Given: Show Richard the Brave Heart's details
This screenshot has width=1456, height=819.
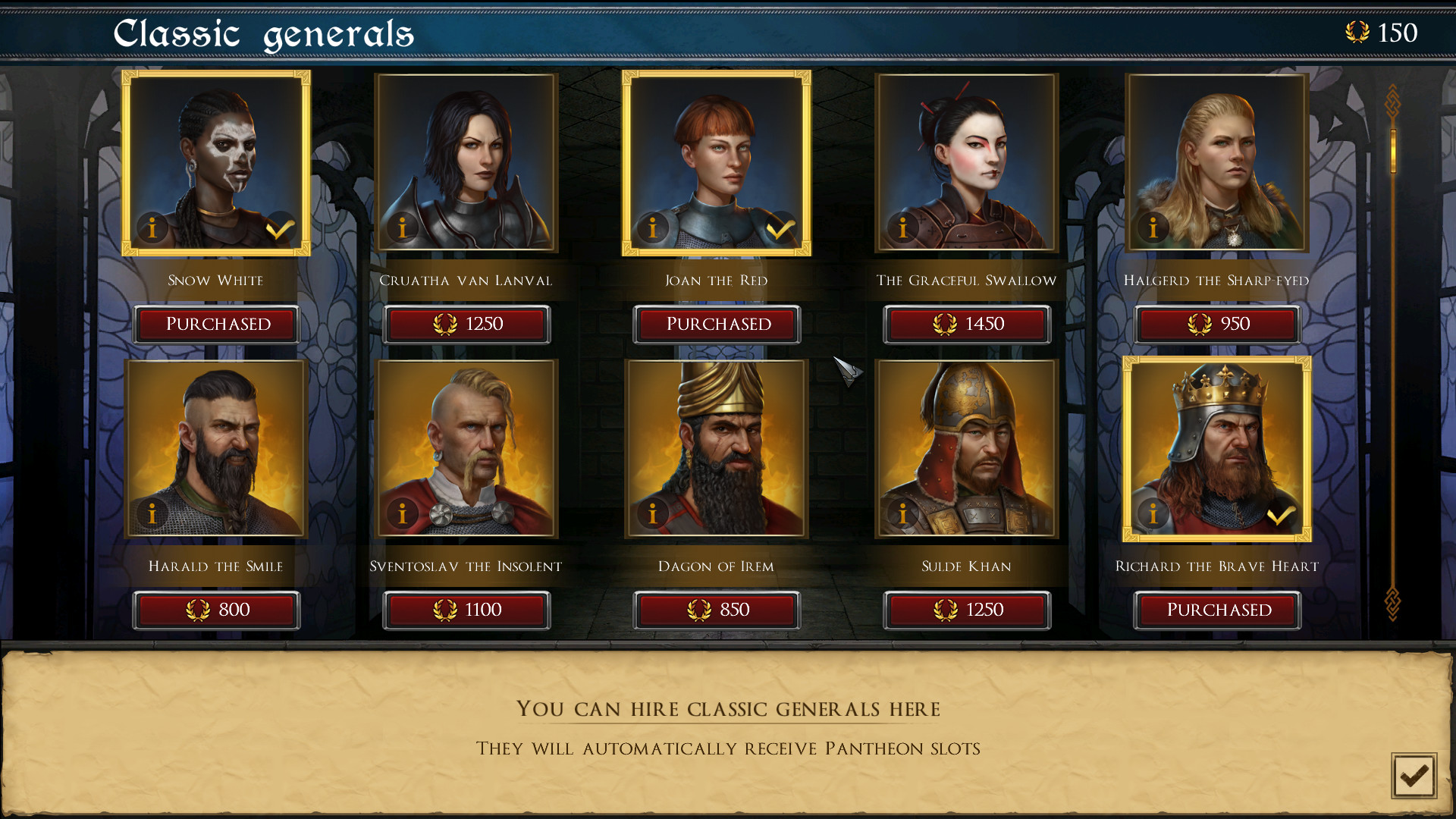Looking at the screenshot, I should point(1153,513).
